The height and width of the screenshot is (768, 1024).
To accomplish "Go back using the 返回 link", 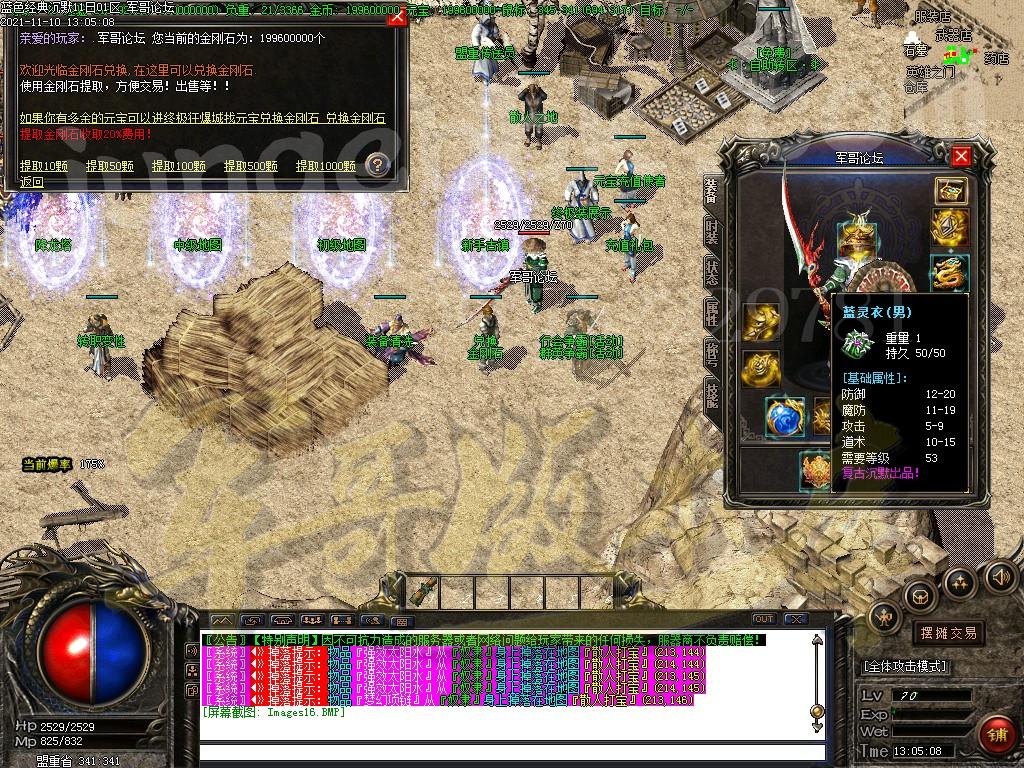I will tap(32, 182).
